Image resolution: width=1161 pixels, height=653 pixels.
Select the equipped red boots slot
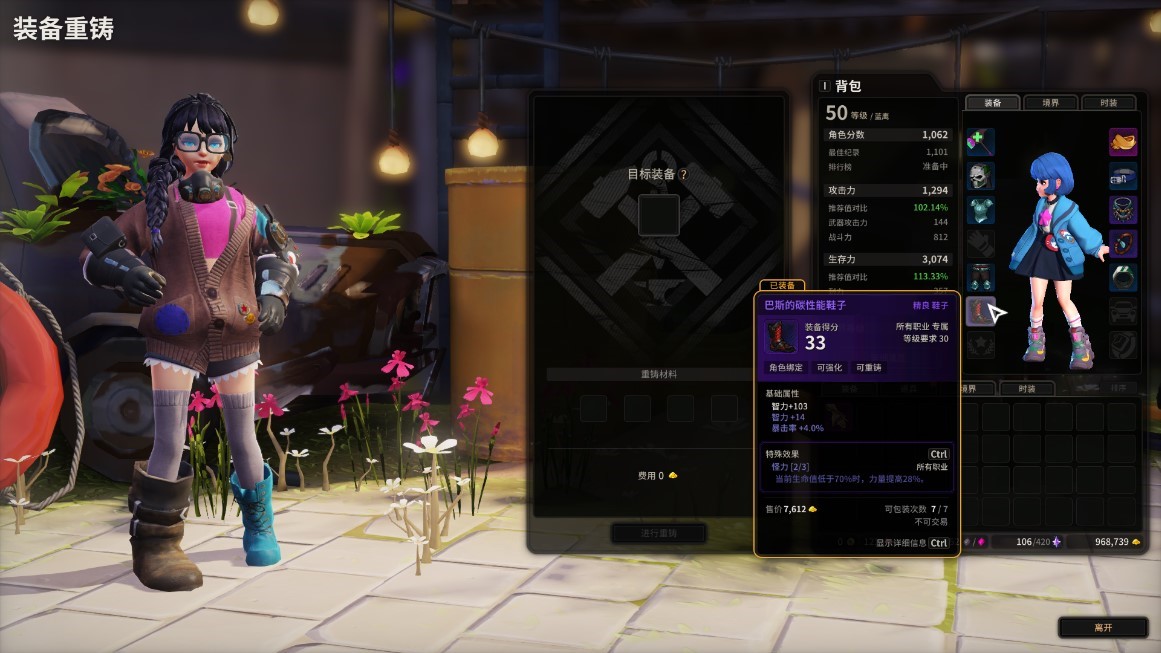(x=981, y=311)
